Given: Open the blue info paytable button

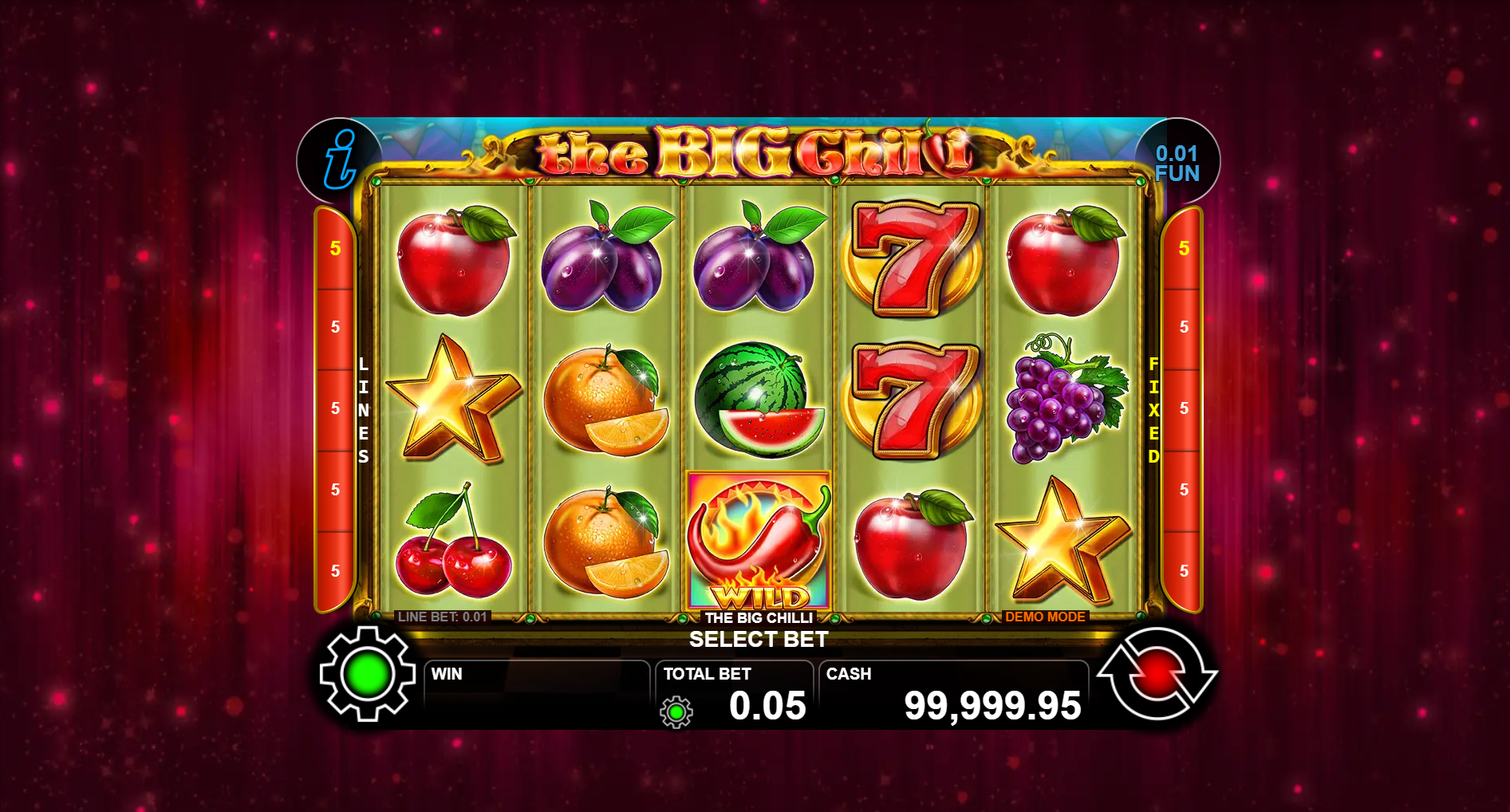Looking at the screenshot, I should 340,160.
